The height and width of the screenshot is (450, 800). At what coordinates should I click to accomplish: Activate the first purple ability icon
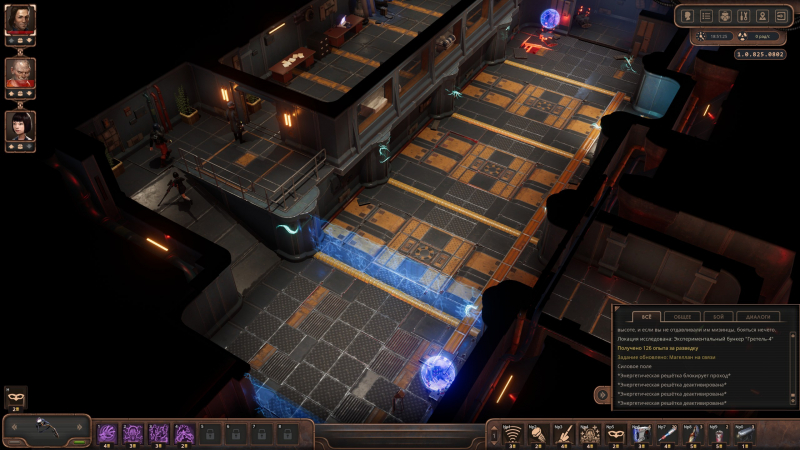(107, 433)
